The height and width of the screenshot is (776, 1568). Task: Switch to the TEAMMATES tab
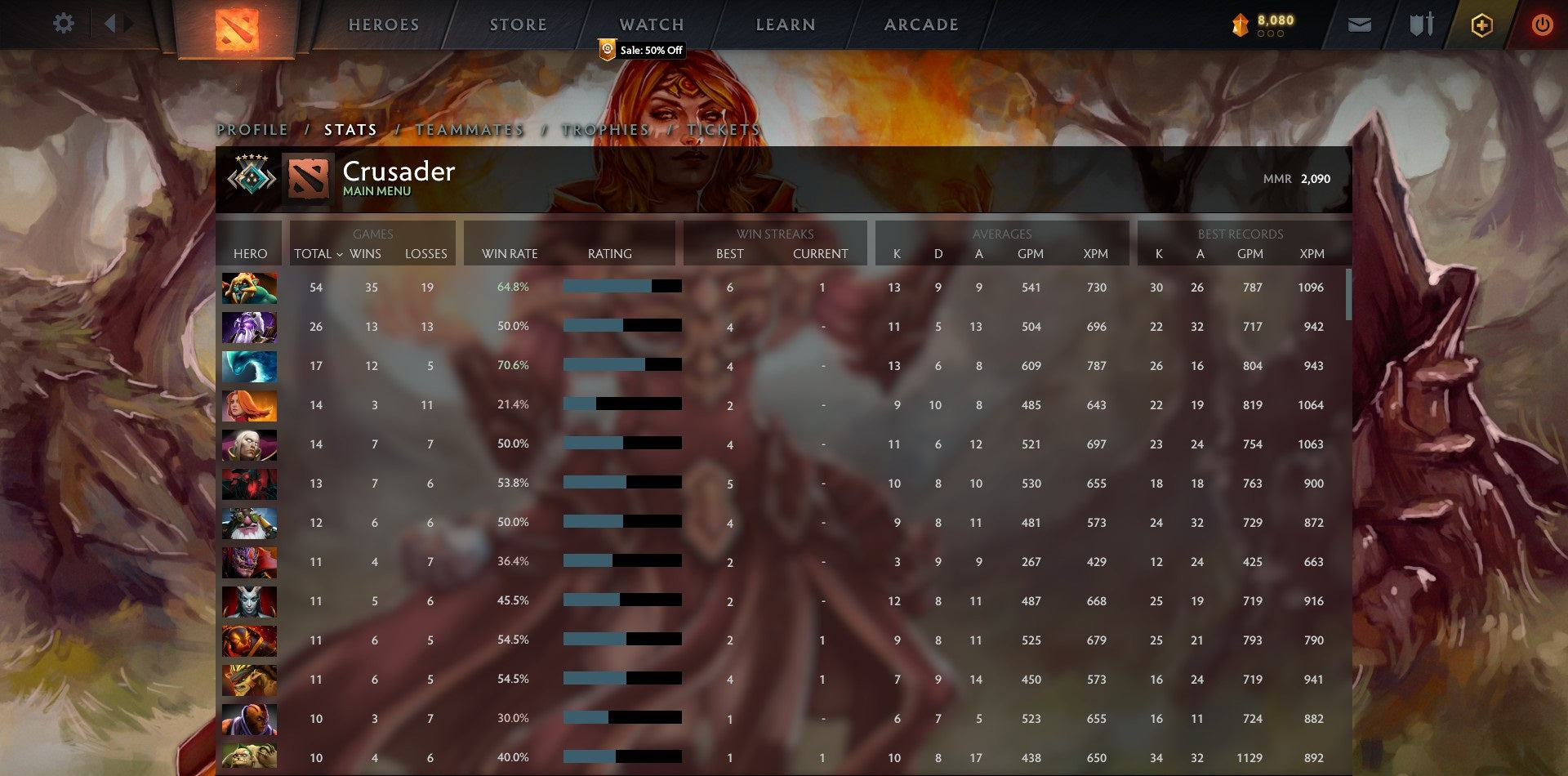[x=470, y=129]
